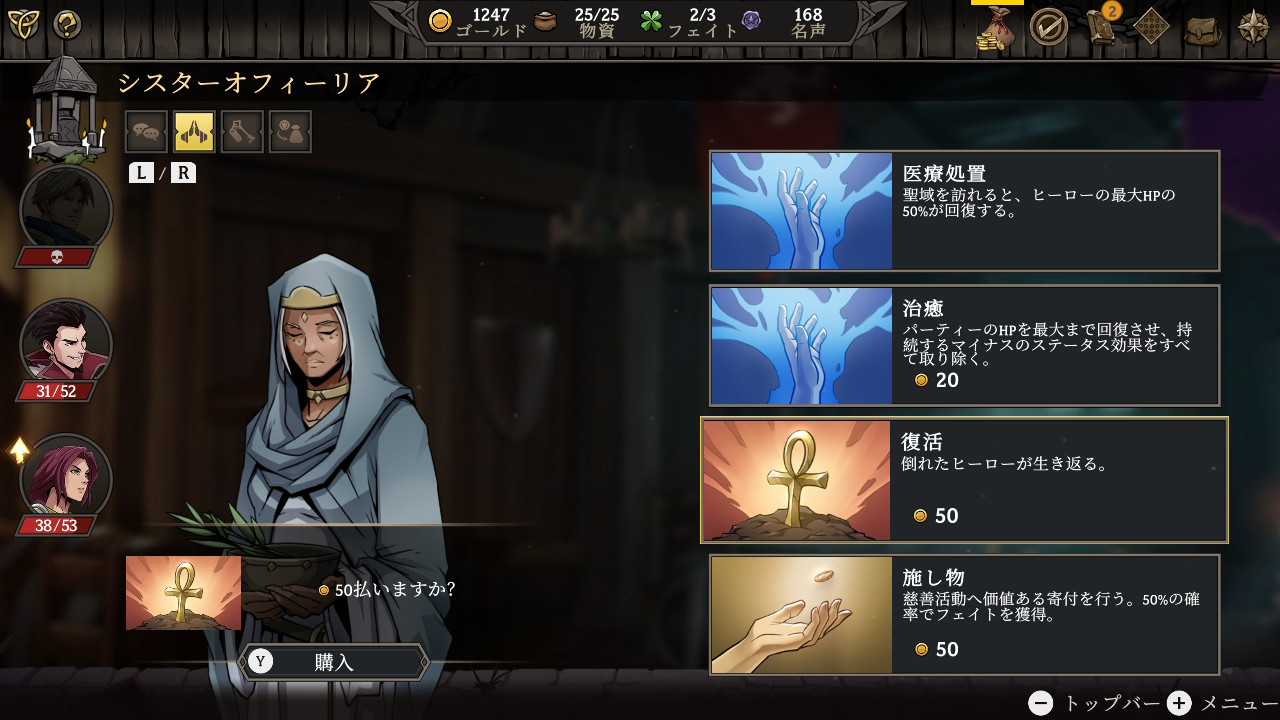
Task: Open the compass star map icon
Action: click(1253, 27)
